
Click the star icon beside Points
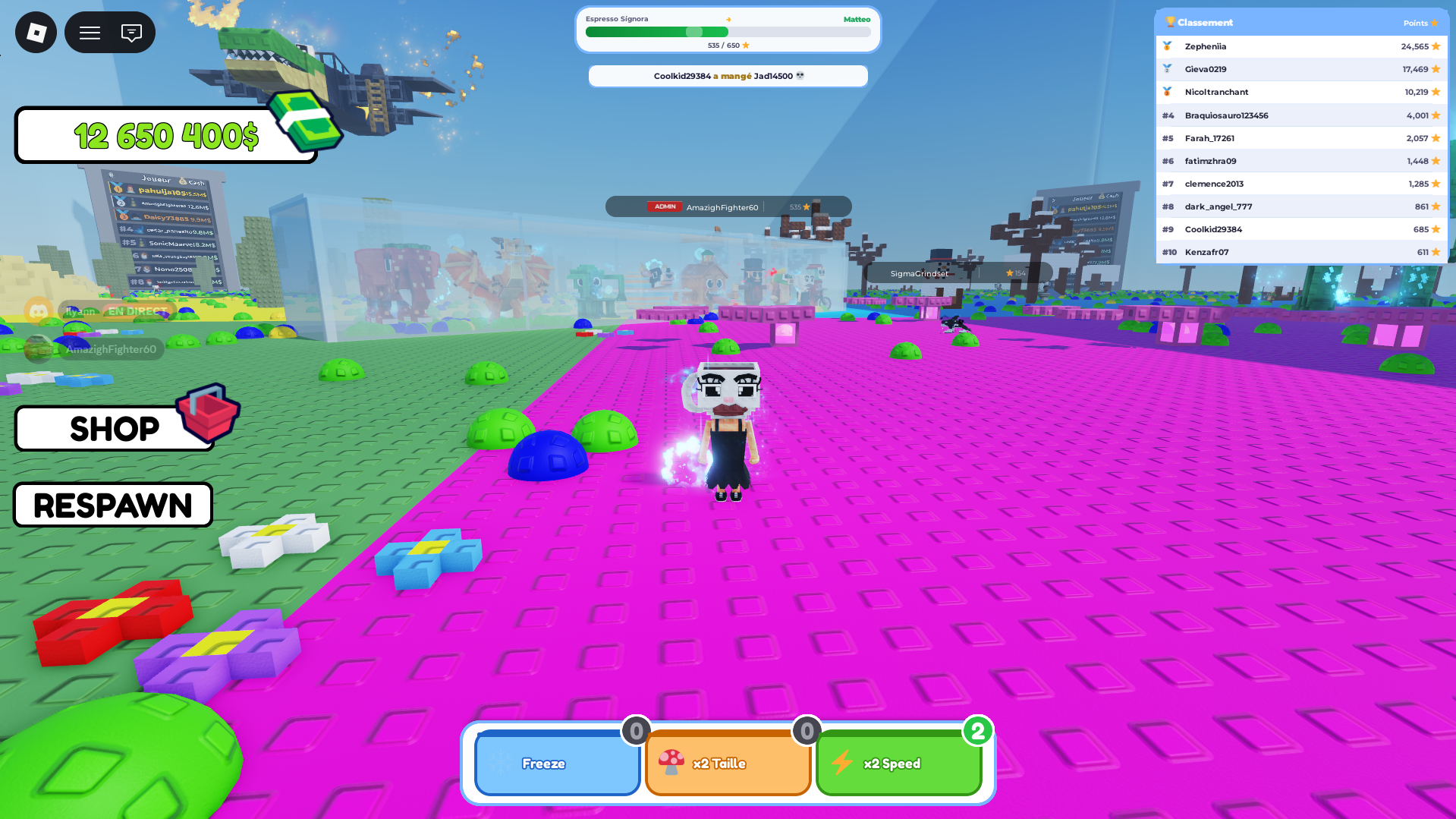click(1436, 23)
